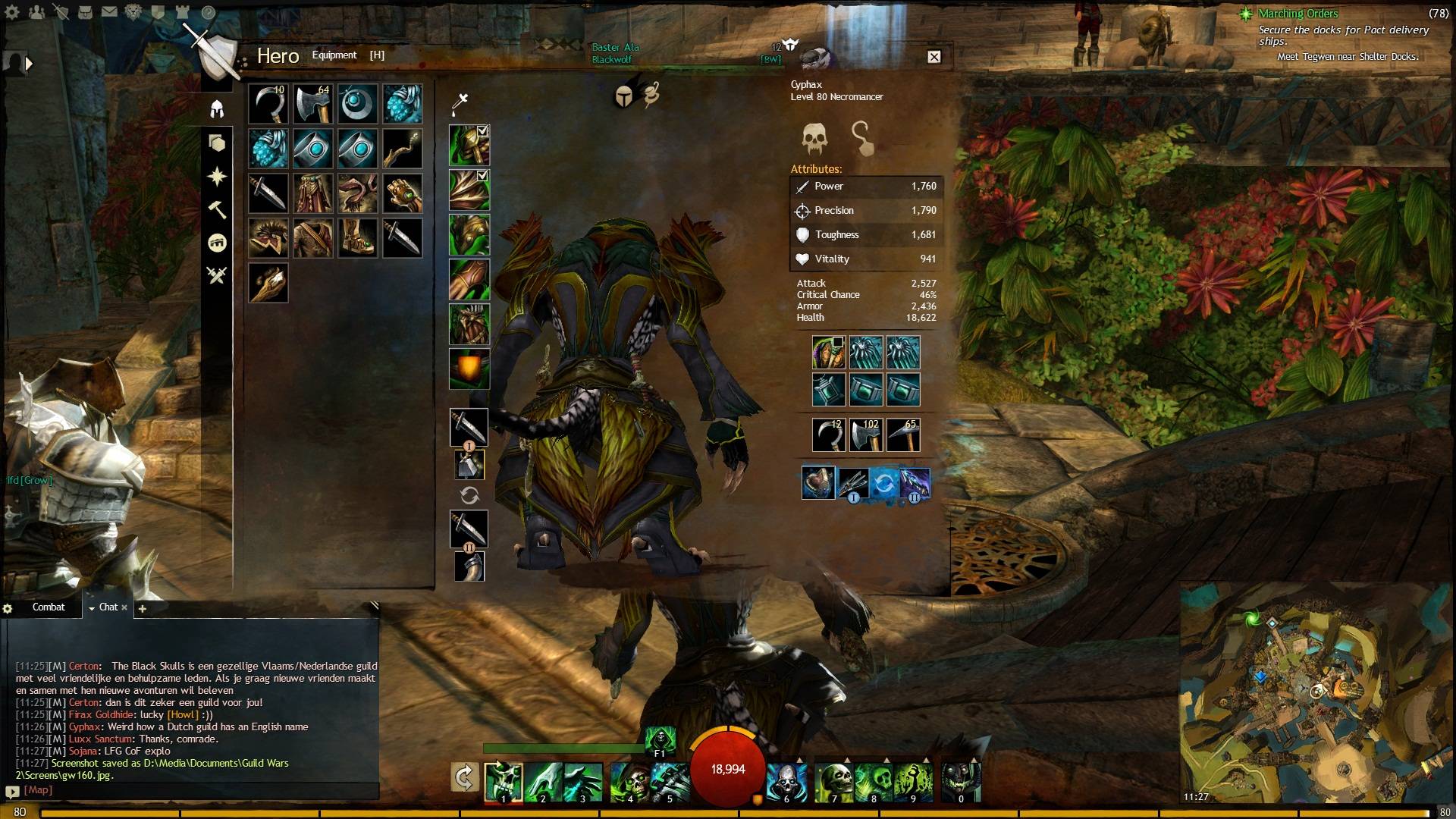The image size is (1456, 819).
Task: Activate the Death Shroud F1 skill
Action: coord(660,739)
